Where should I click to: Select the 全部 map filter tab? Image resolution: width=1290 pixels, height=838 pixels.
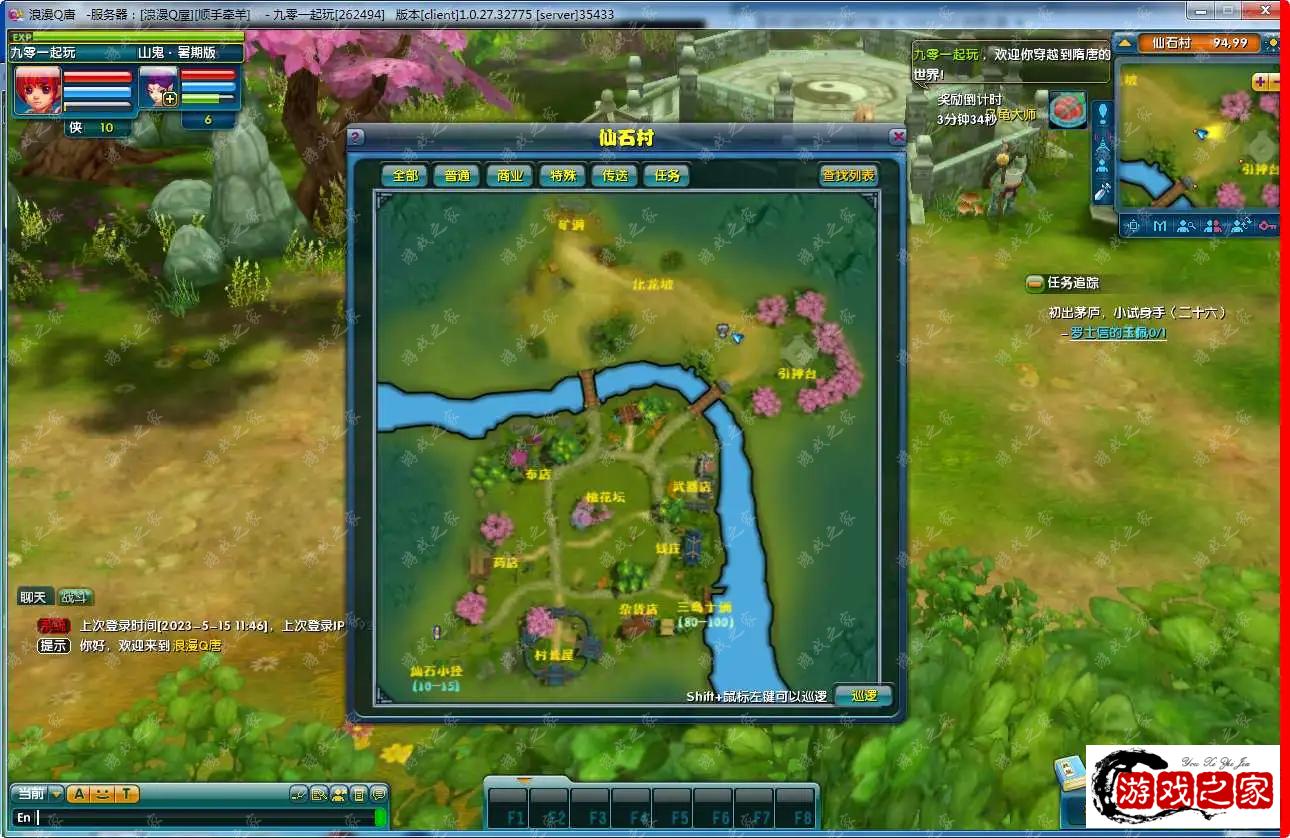click(x=404, y=175)
